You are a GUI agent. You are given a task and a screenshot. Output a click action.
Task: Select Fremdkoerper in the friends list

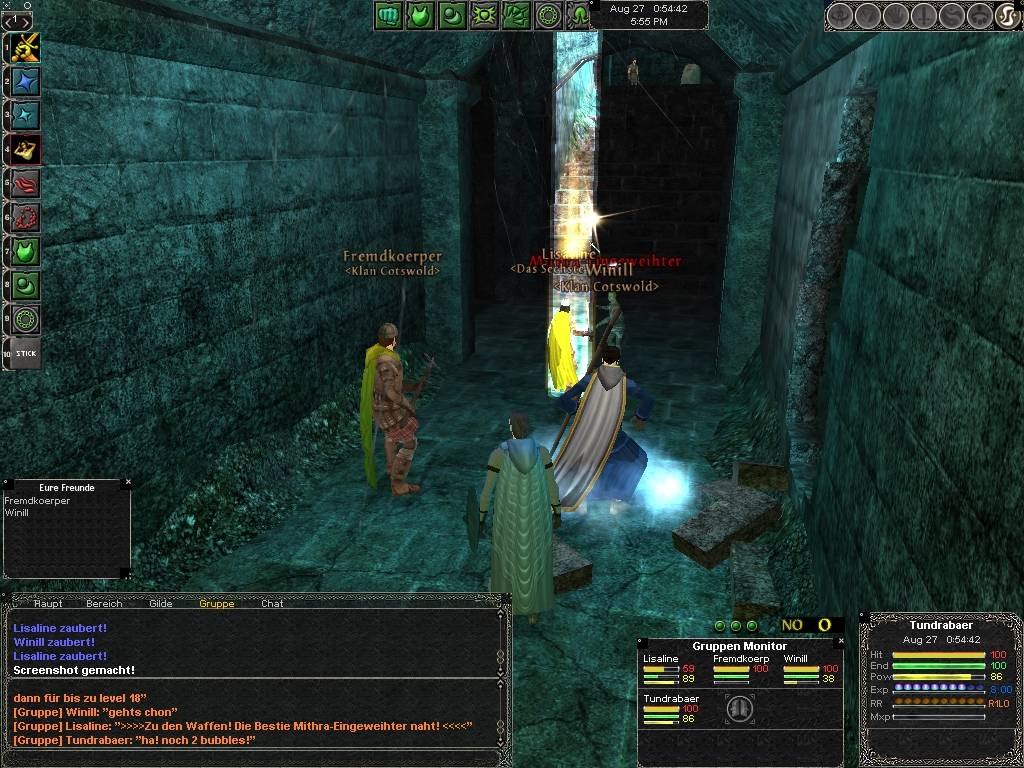point(37,501)
